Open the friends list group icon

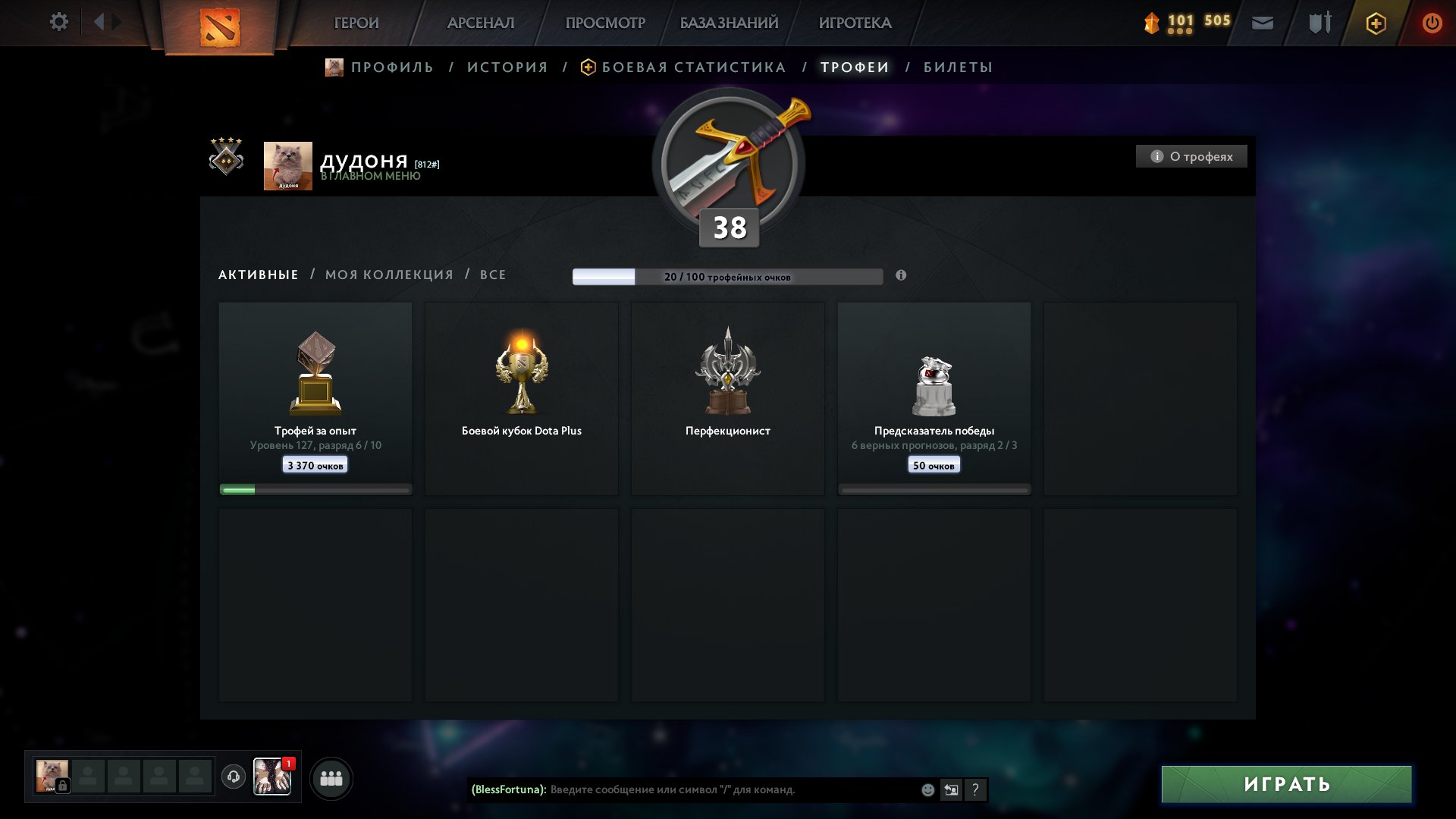click(x=331, y=777)
